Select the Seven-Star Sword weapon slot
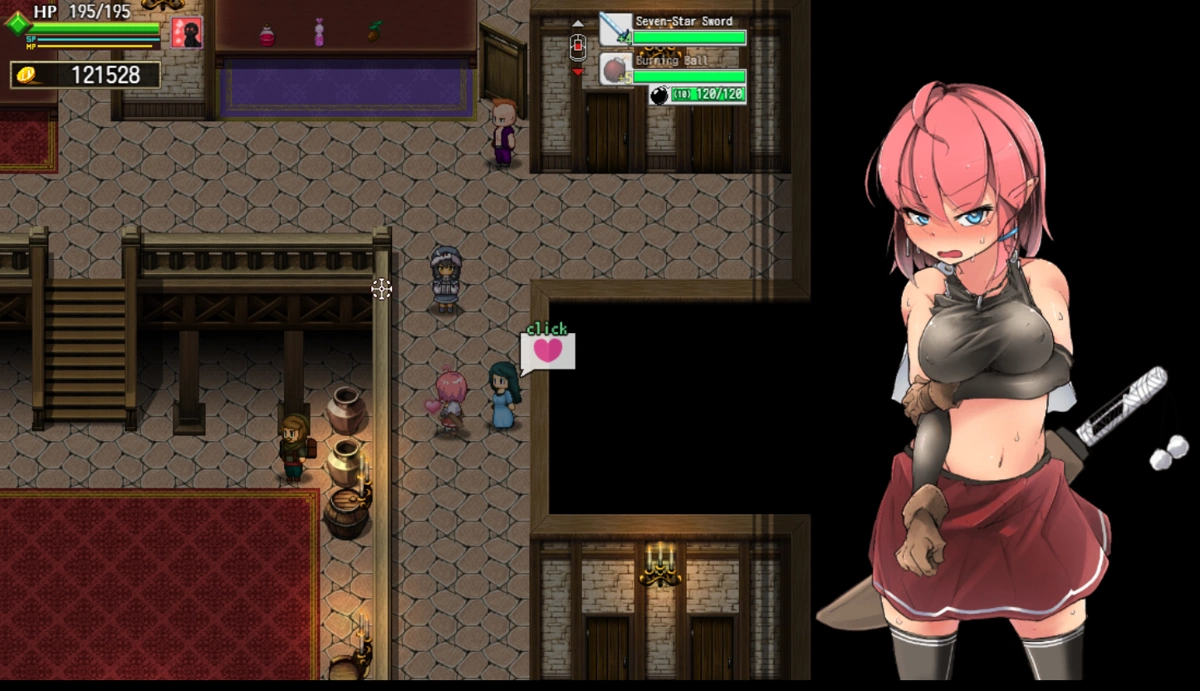1200x691 pixels. 616,30
